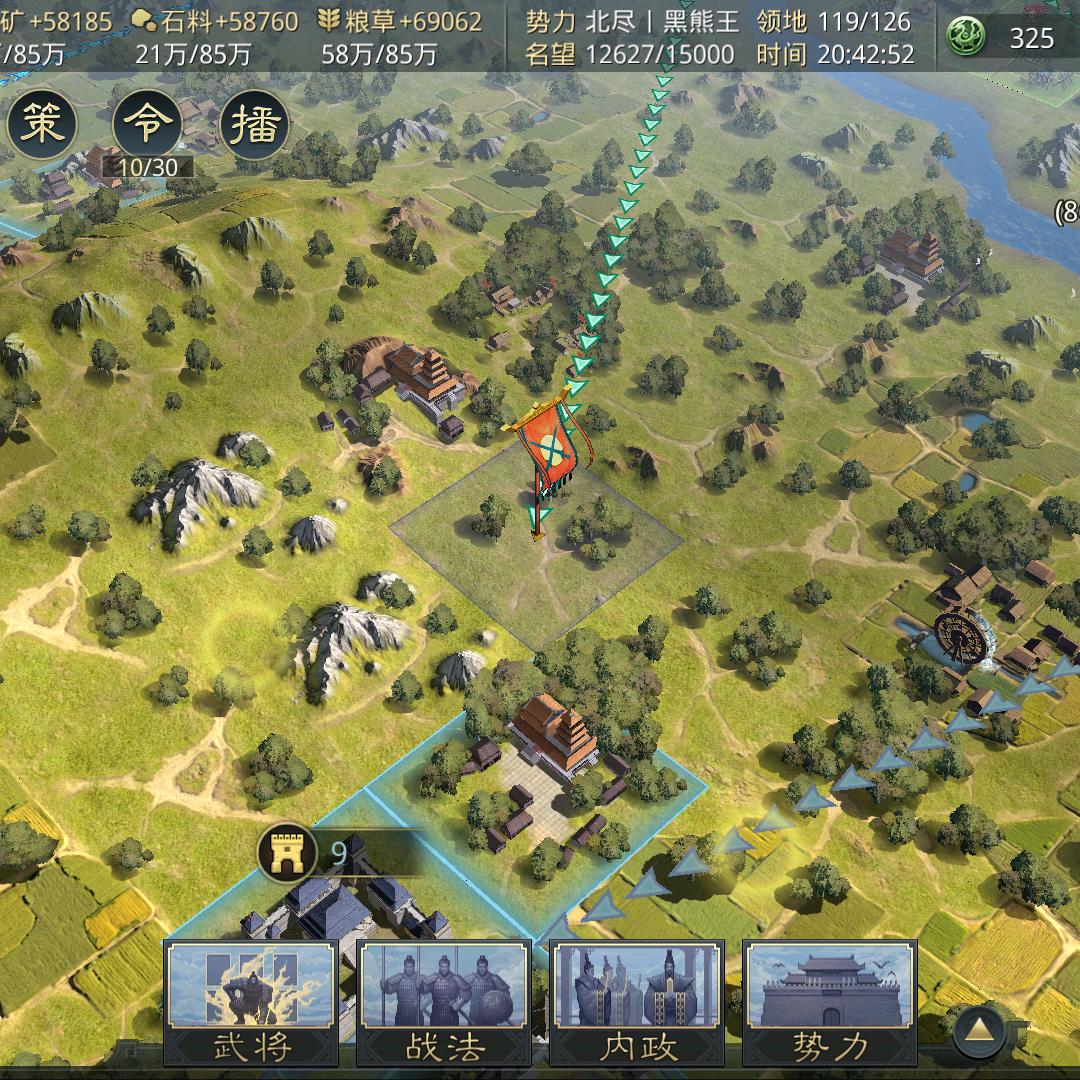Open the 战法 tactics menu
This screenshot has height=1080, width=1080.
444,1002
